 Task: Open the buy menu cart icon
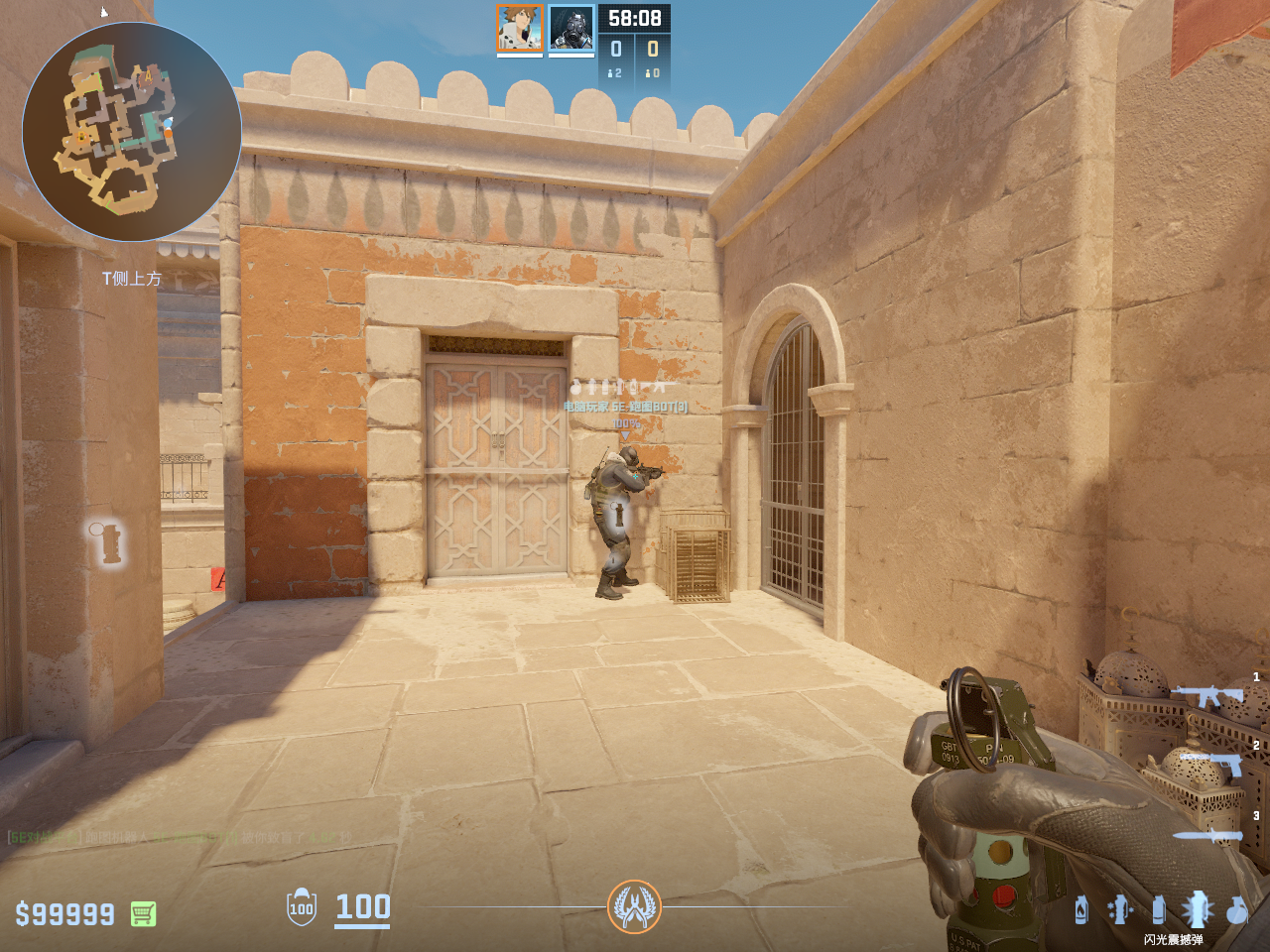click(143, 913)
